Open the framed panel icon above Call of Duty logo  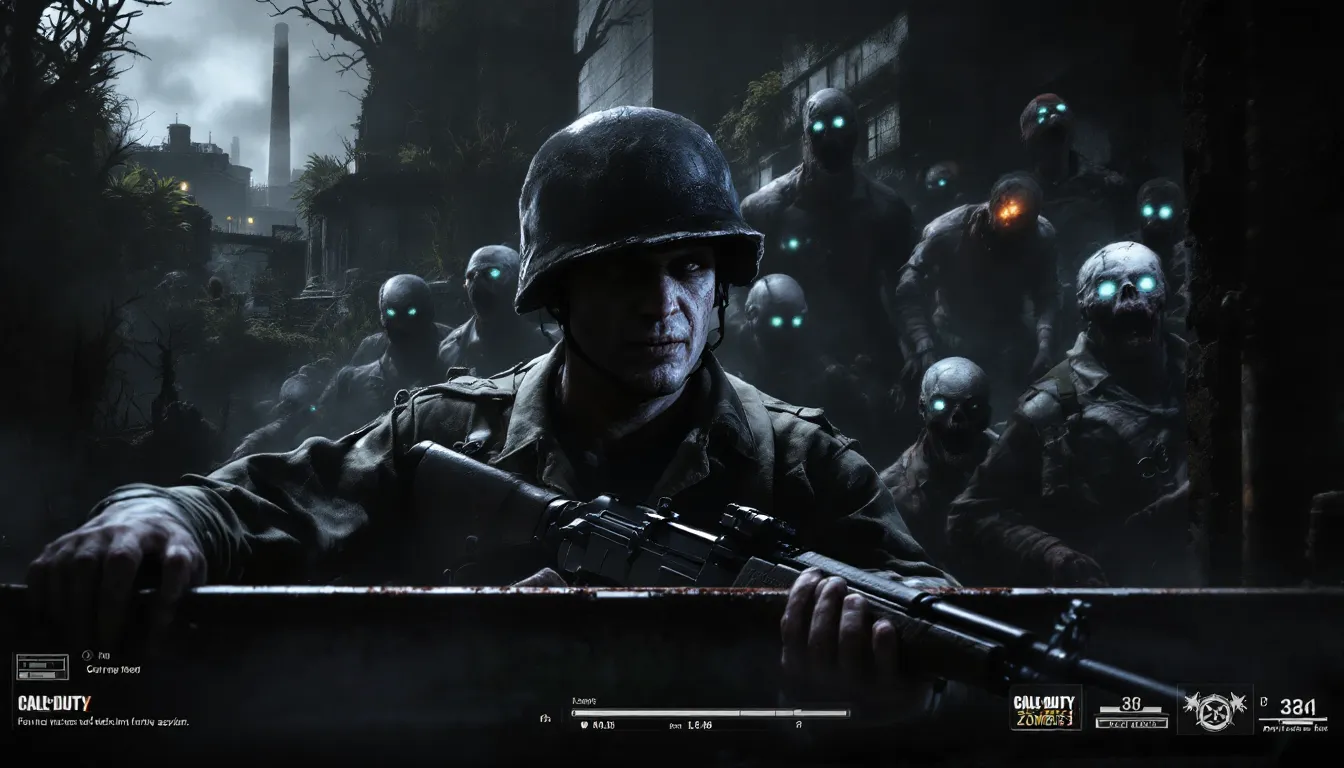pyautogui.click(x=41, y=667)
